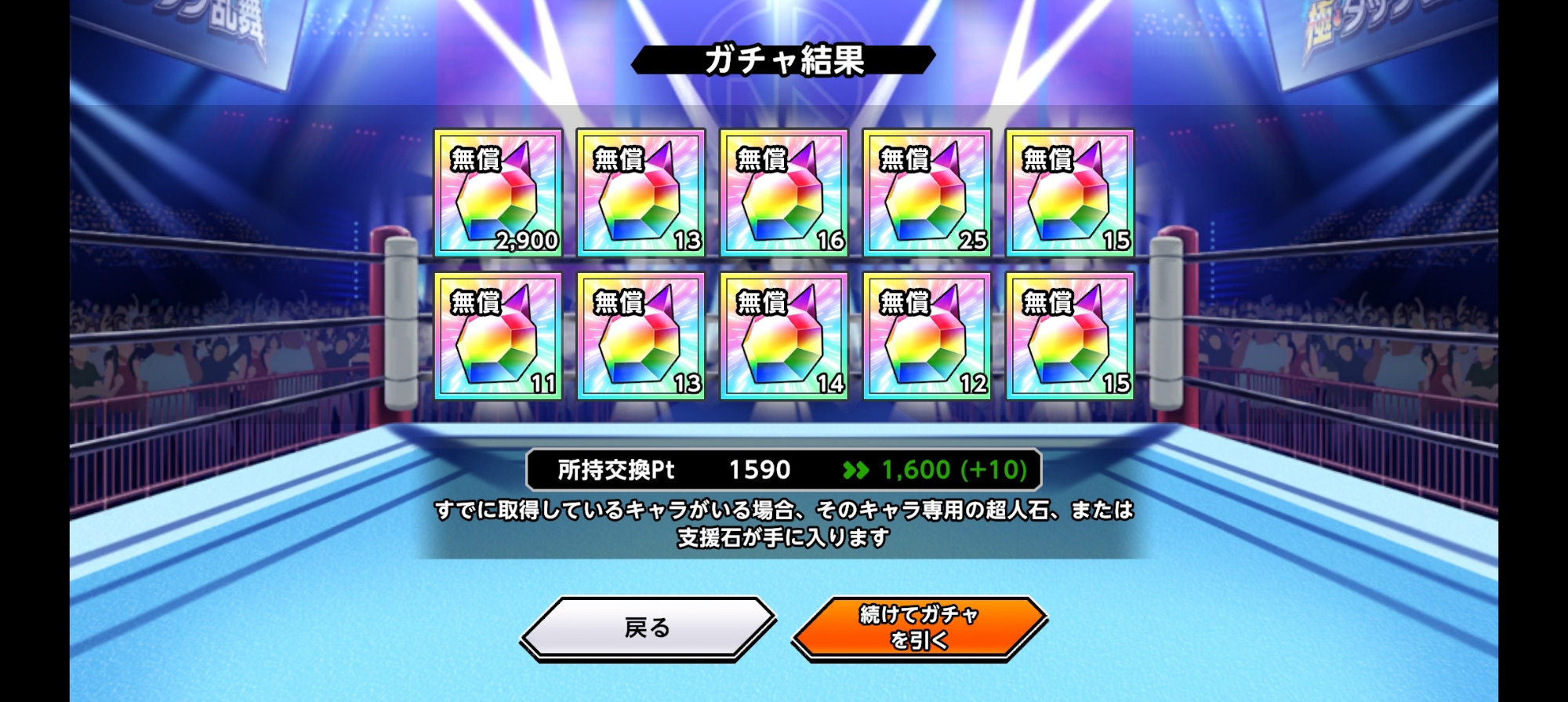Select the rainbow gem tile showing 11

tap(498, 336)
